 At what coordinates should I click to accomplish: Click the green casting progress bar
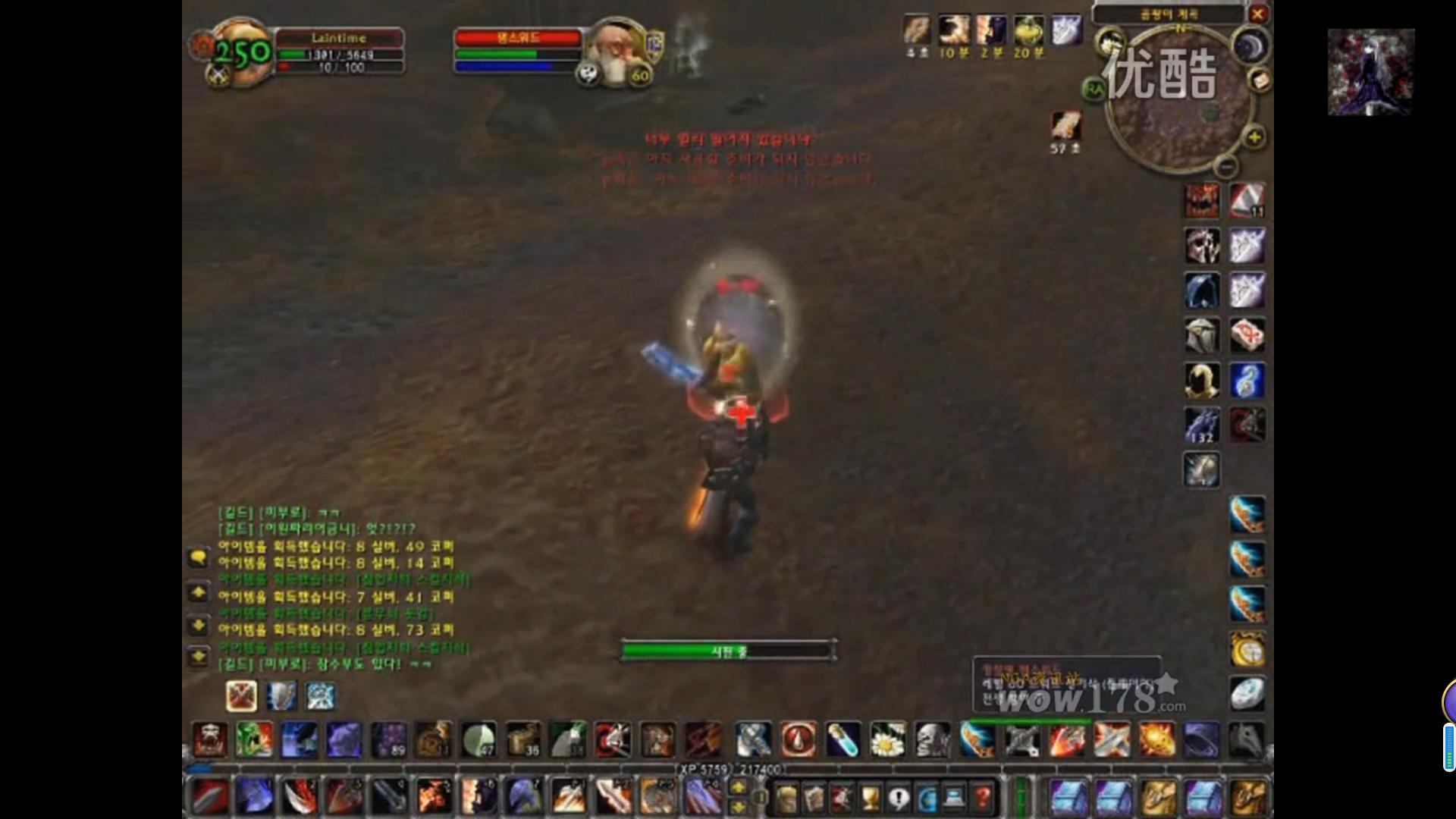tap(726, 651)
